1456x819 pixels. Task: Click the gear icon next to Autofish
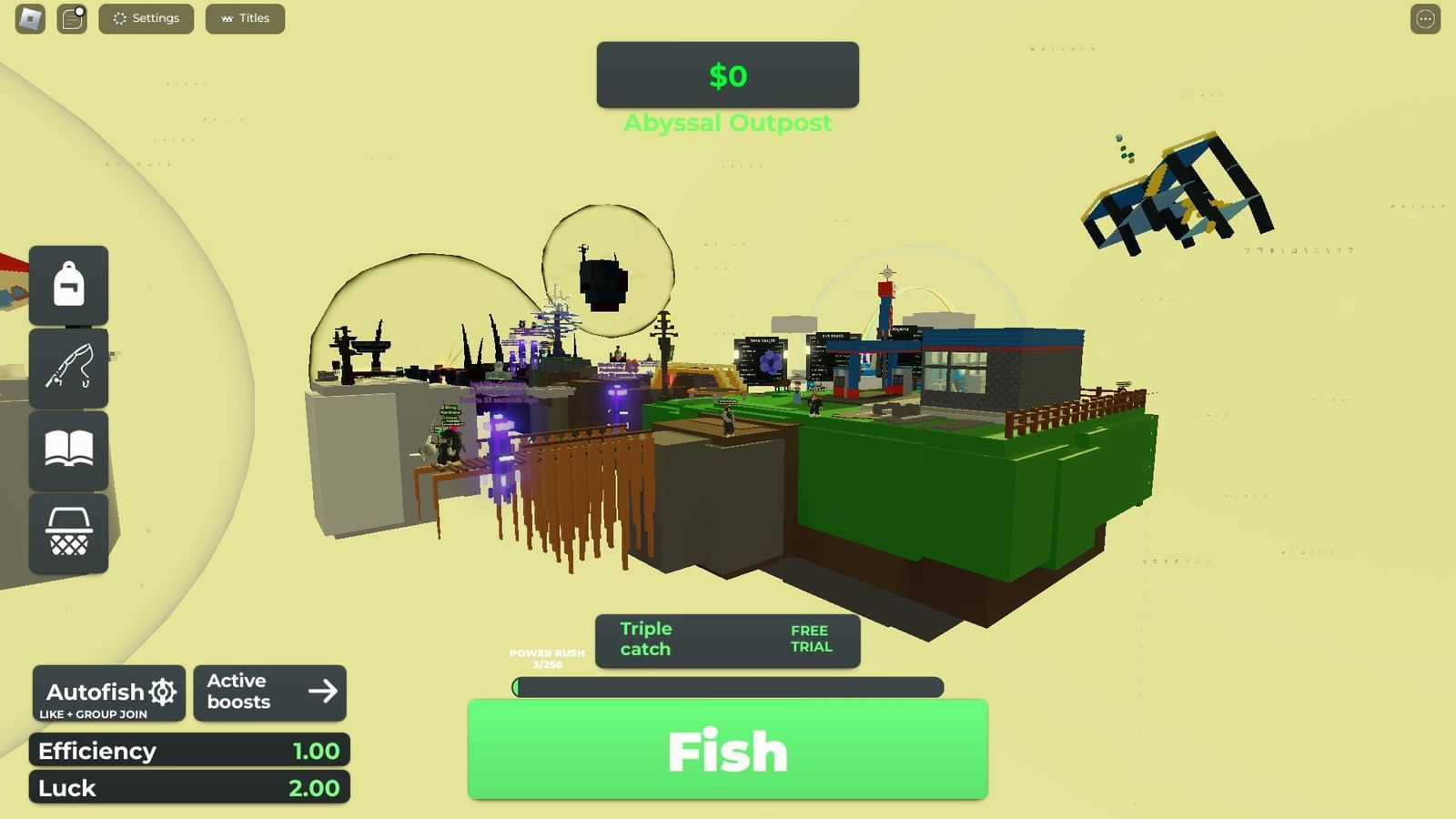point(165,692)
